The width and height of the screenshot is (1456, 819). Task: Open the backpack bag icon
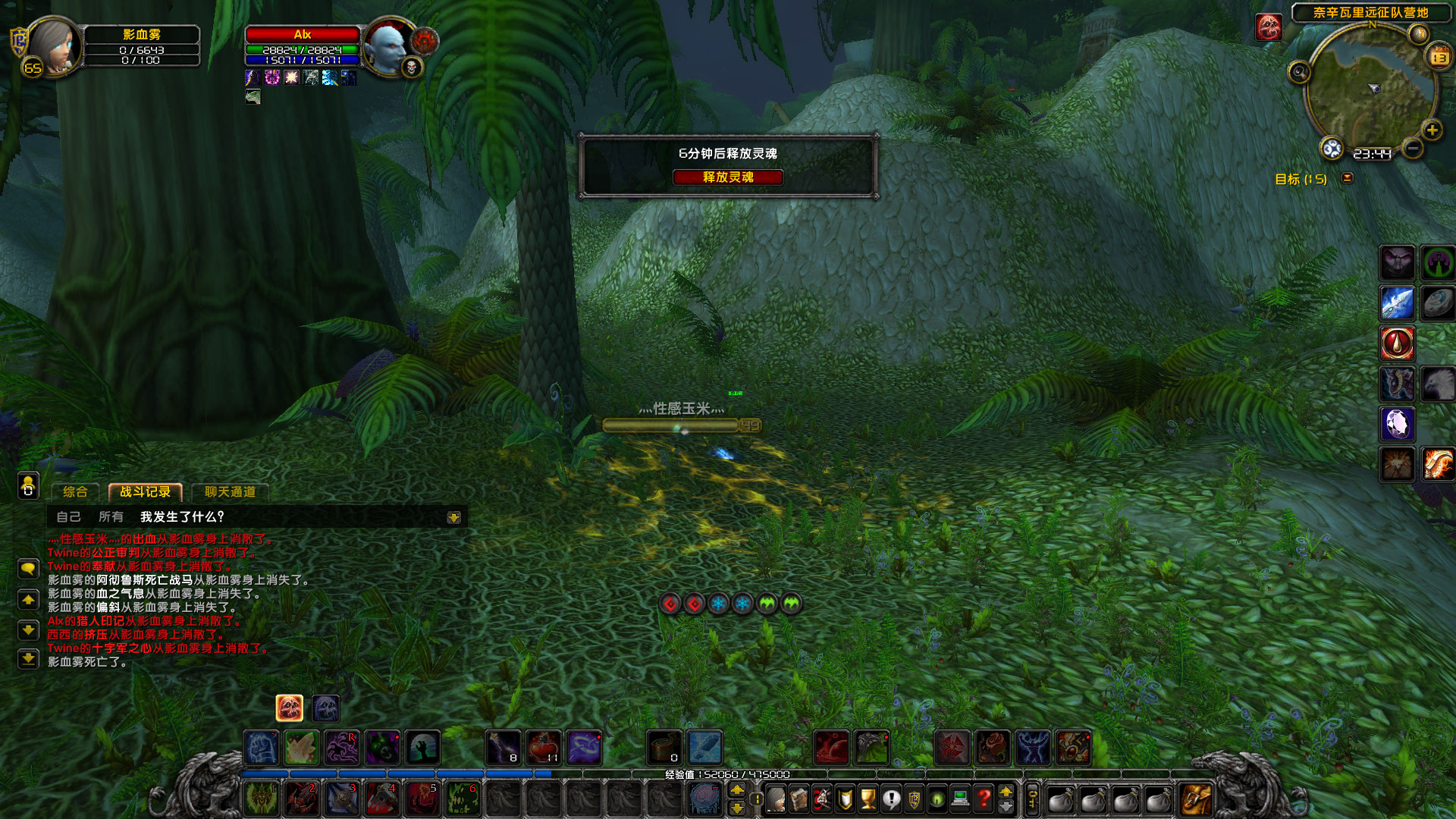[1196, 800]
